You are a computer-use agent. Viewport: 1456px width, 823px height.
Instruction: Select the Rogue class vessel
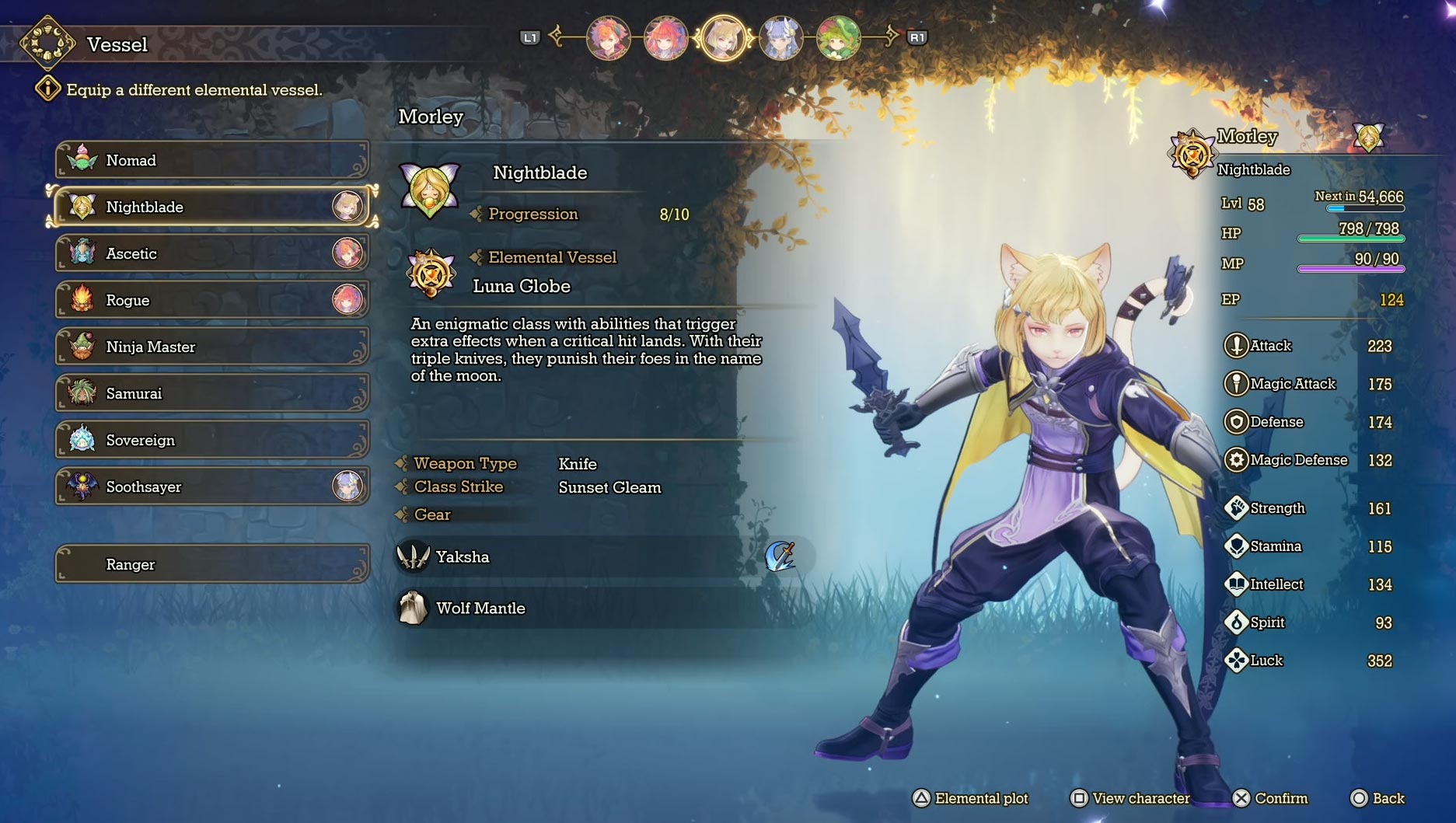click(x=211, y=300)
